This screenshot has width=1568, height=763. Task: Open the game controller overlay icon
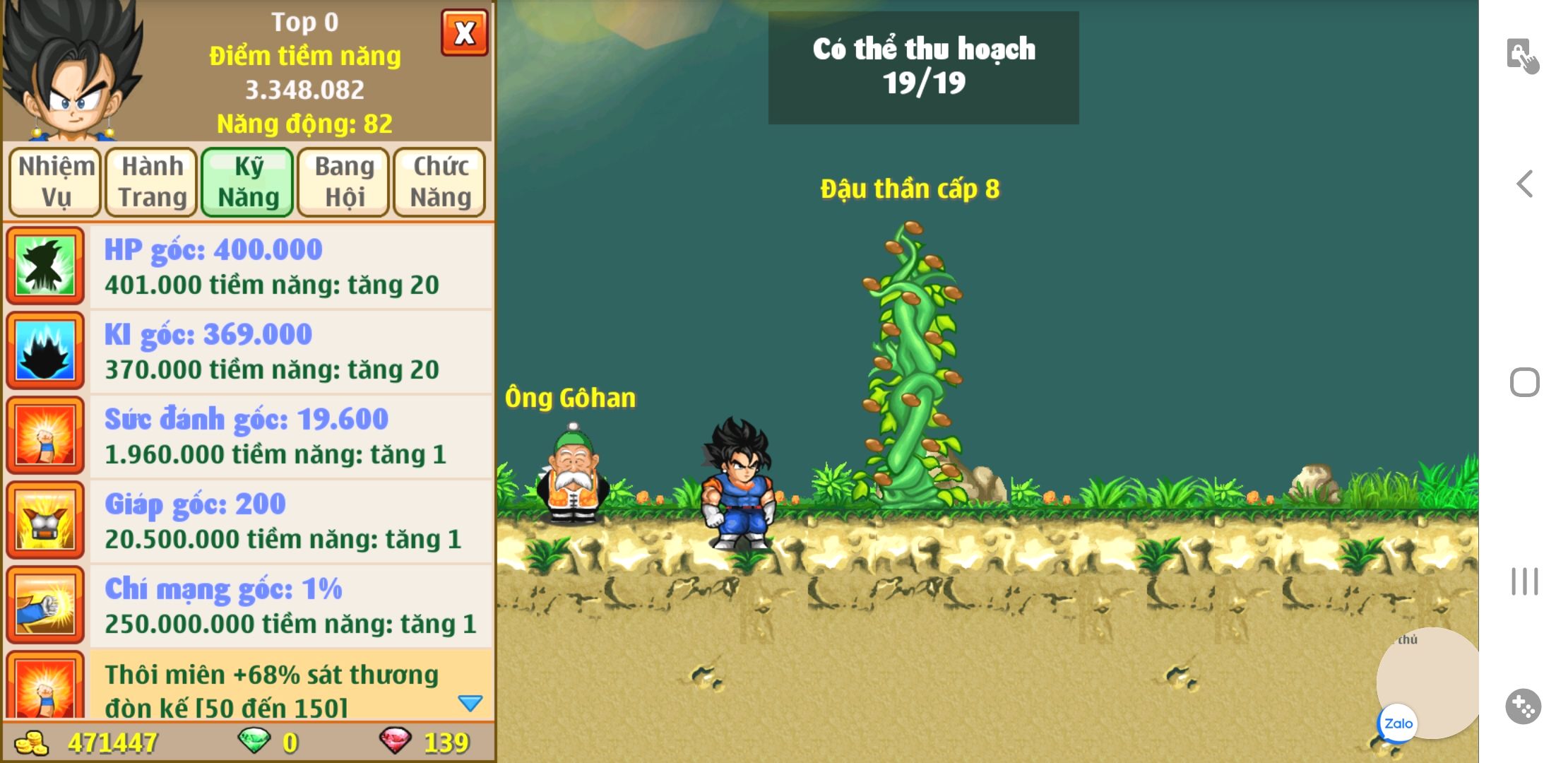click(1524, 706)
